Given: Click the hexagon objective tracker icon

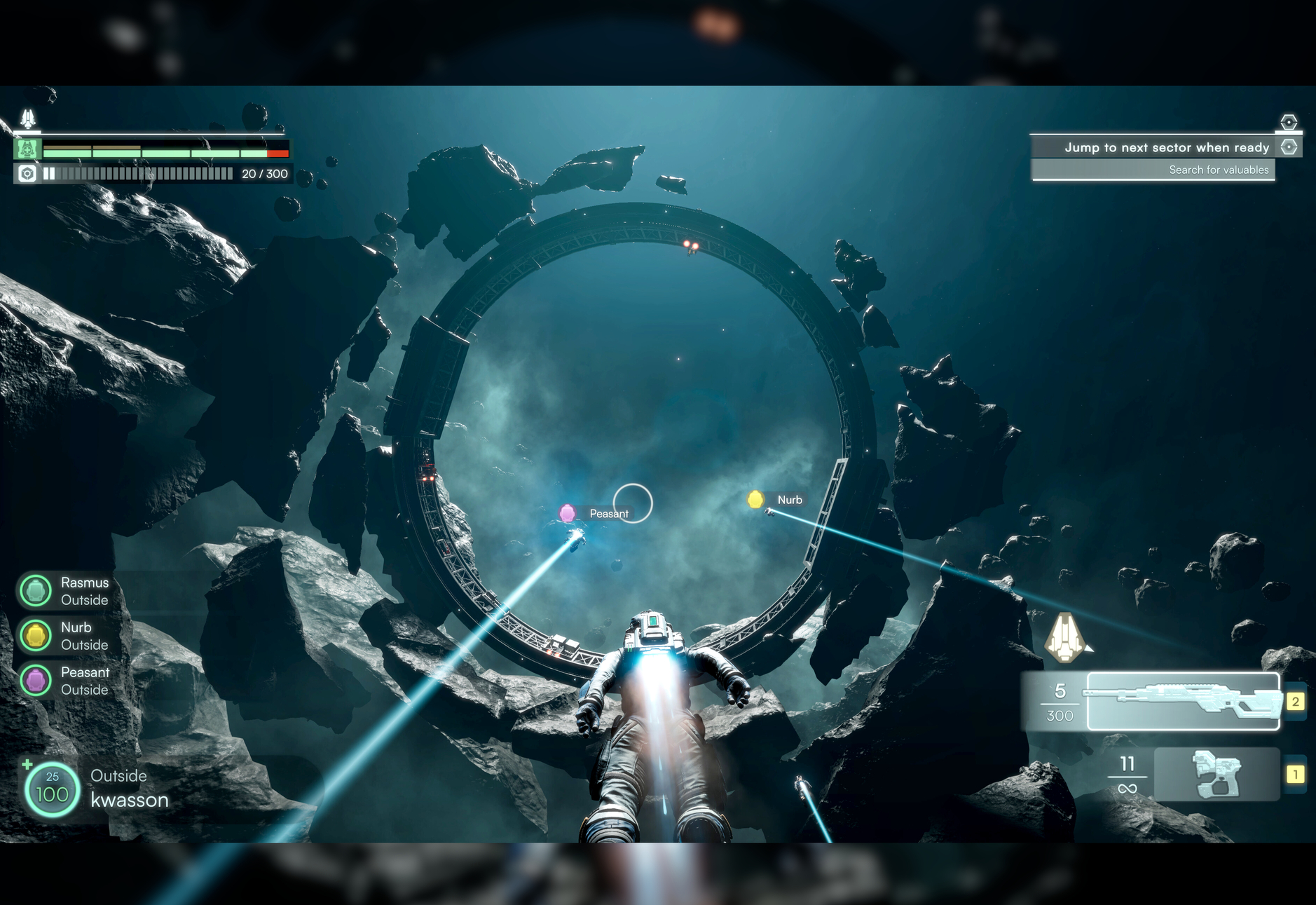Looking at the screenshot, I should click(1288, 122).
